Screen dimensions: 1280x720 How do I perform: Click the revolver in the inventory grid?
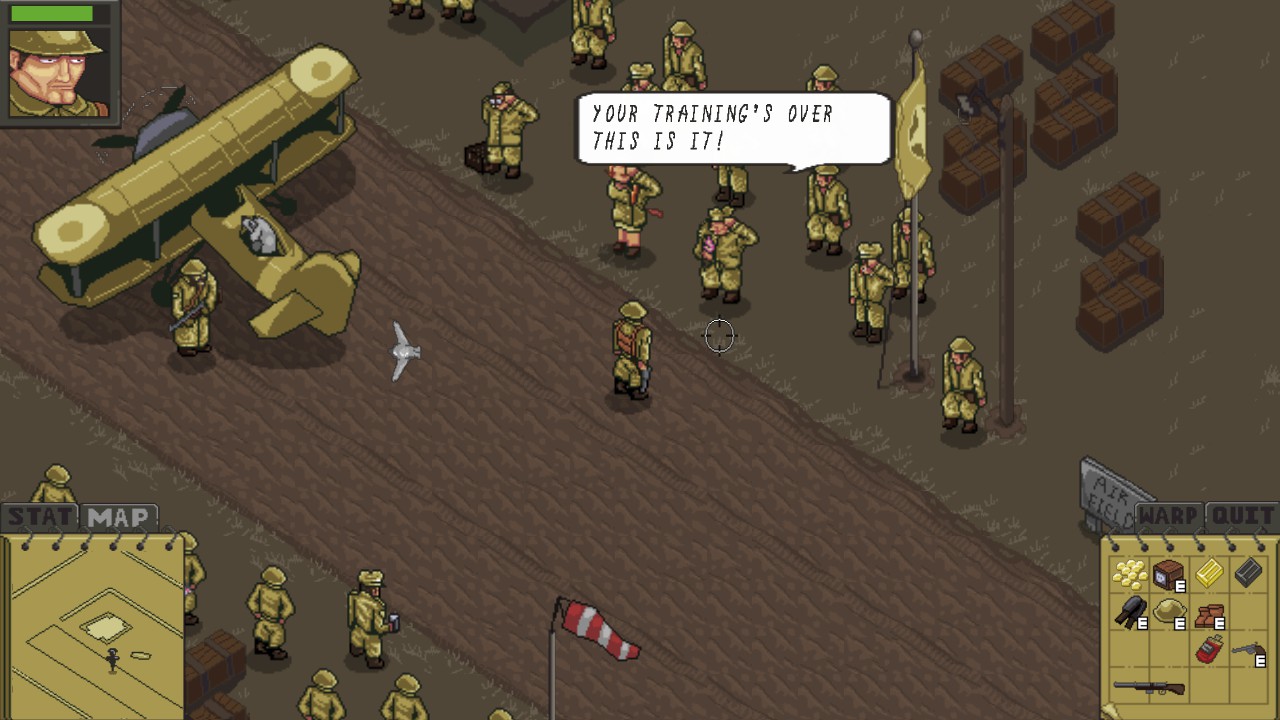point(1247,648)
